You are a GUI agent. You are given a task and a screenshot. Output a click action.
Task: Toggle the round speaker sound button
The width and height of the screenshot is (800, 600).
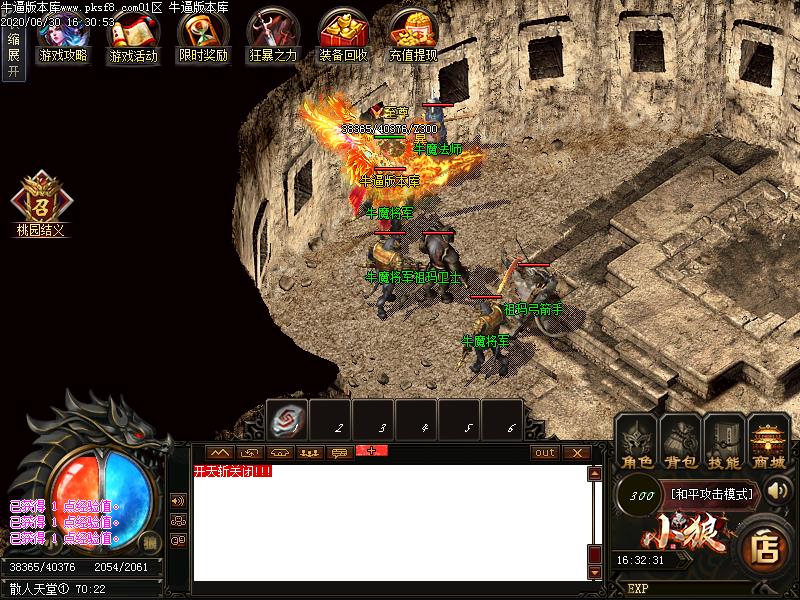coord(179,500)
